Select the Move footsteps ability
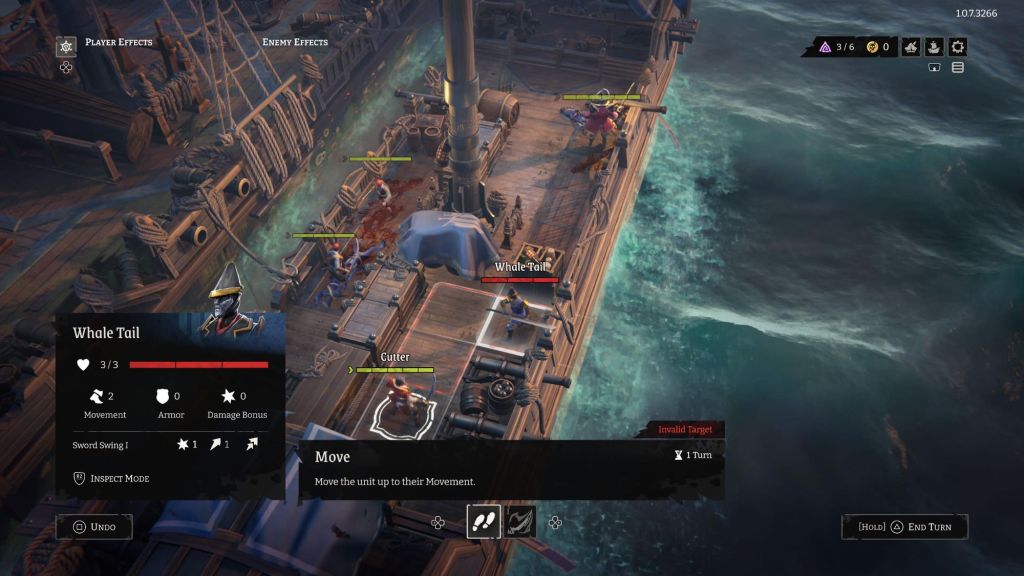Image resolution: width=1024 pixels, height=576 pixels. tap(483, 521)
